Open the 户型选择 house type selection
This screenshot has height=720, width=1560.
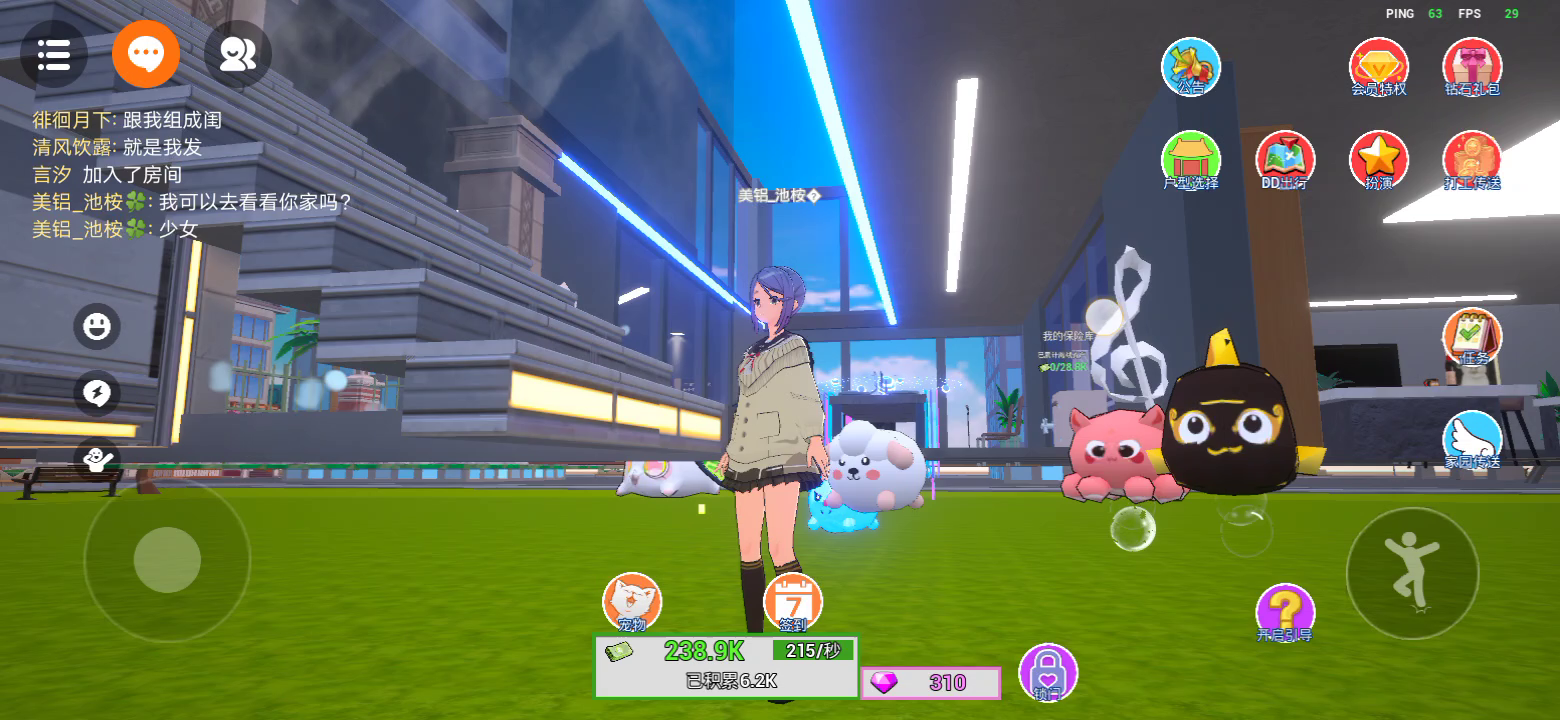(x=1191, y=160)
